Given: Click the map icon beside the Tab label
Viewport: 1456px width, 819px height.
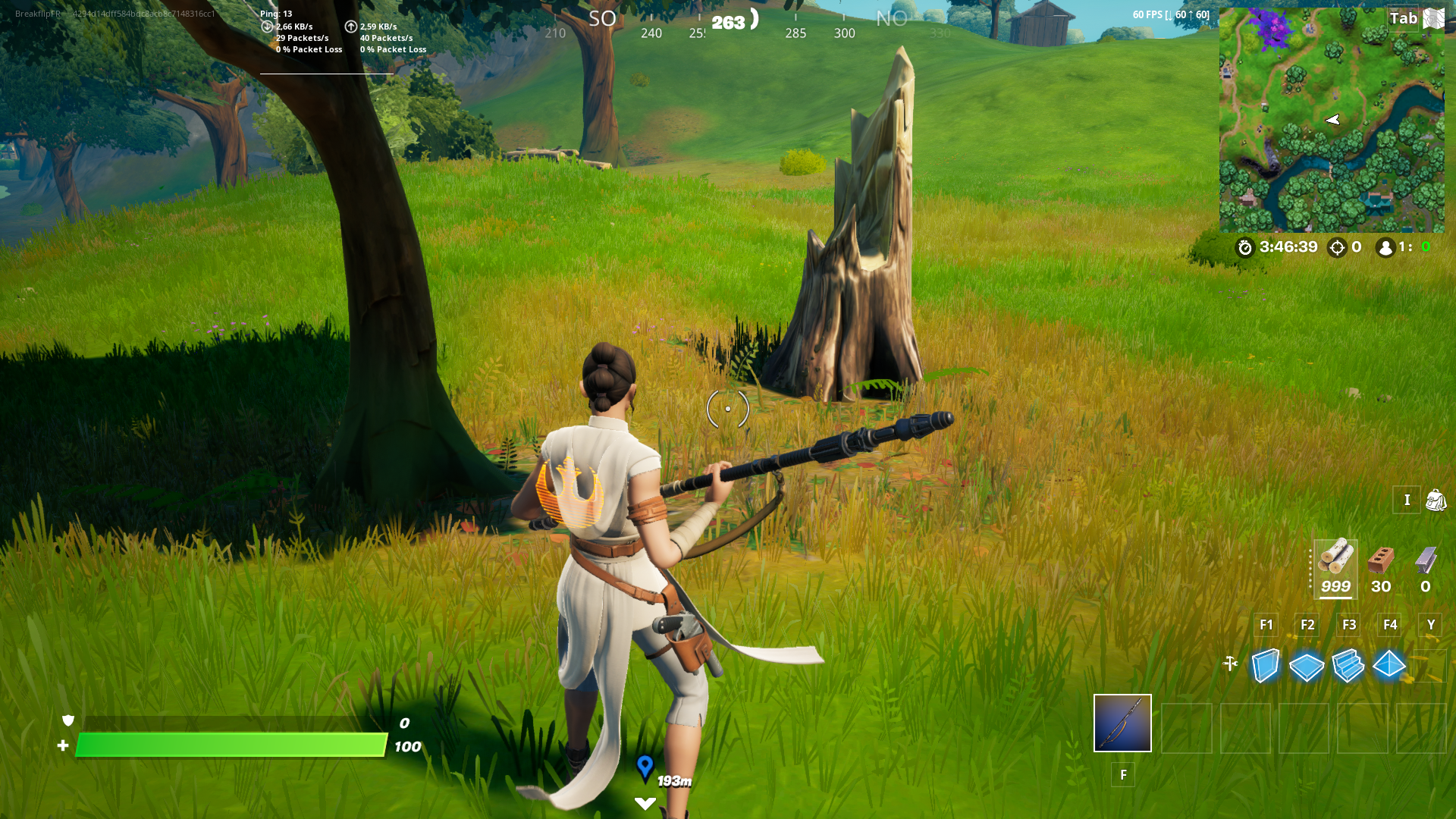Looking at the screenshot, I should [x=1433, y=17].
